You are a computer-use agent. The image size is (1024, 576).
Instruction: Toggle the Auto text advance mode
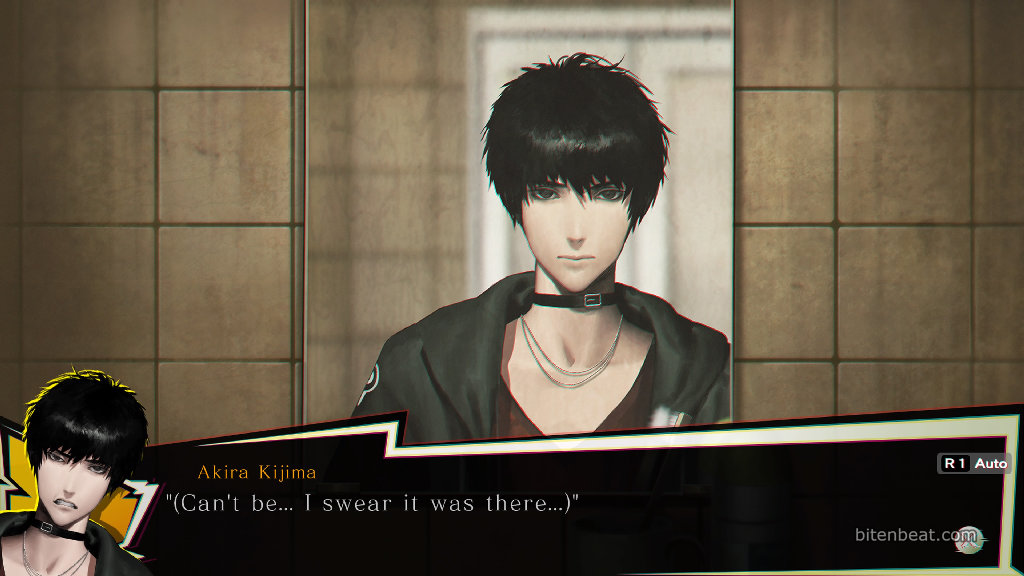click(974, 464)
